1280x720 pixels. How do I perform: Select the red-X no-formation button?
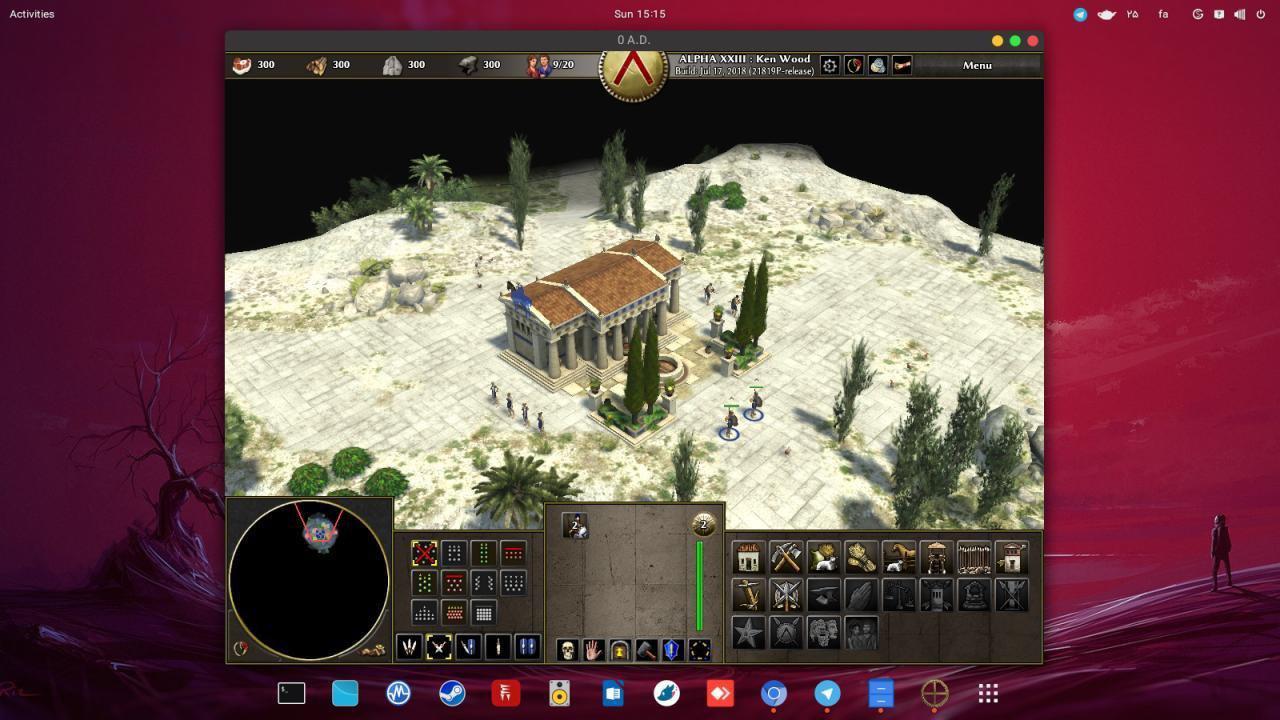tap(424, 553)
